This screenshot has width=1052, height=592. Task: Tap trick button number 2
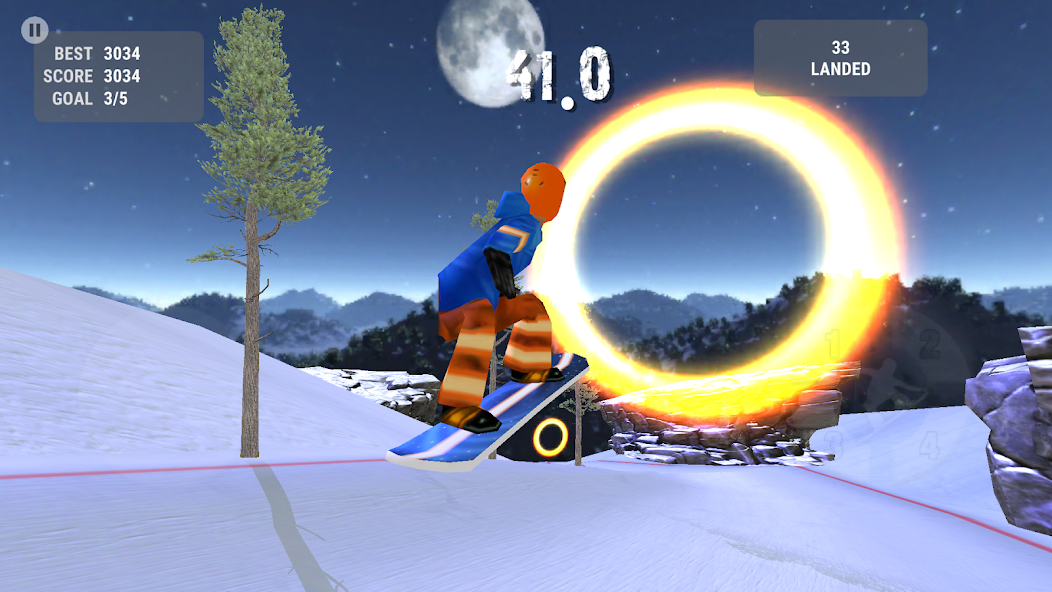(x=930, y=346)
